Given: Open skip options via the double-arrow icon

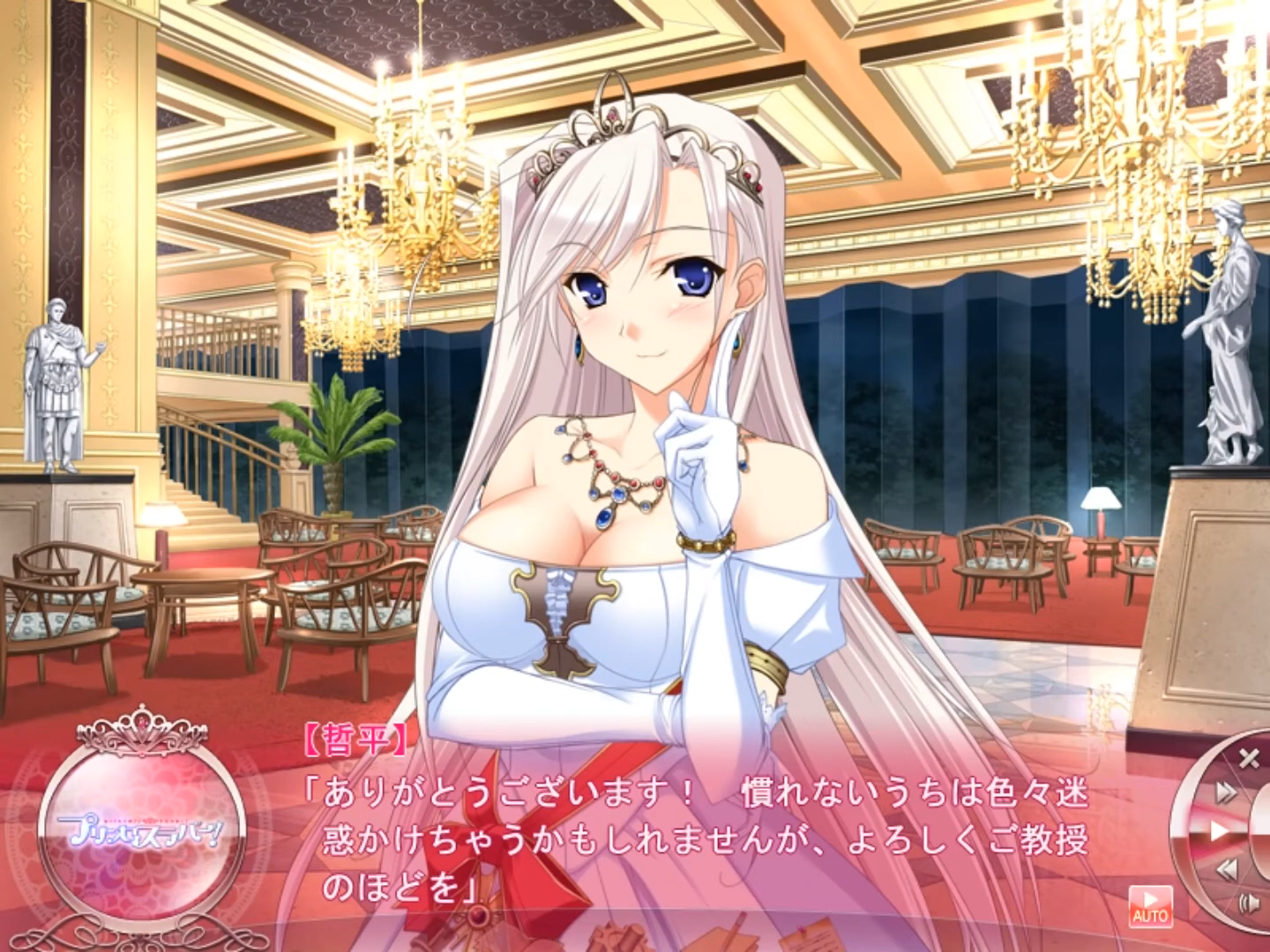Looking at the screenshot, I should point(1225,791).
